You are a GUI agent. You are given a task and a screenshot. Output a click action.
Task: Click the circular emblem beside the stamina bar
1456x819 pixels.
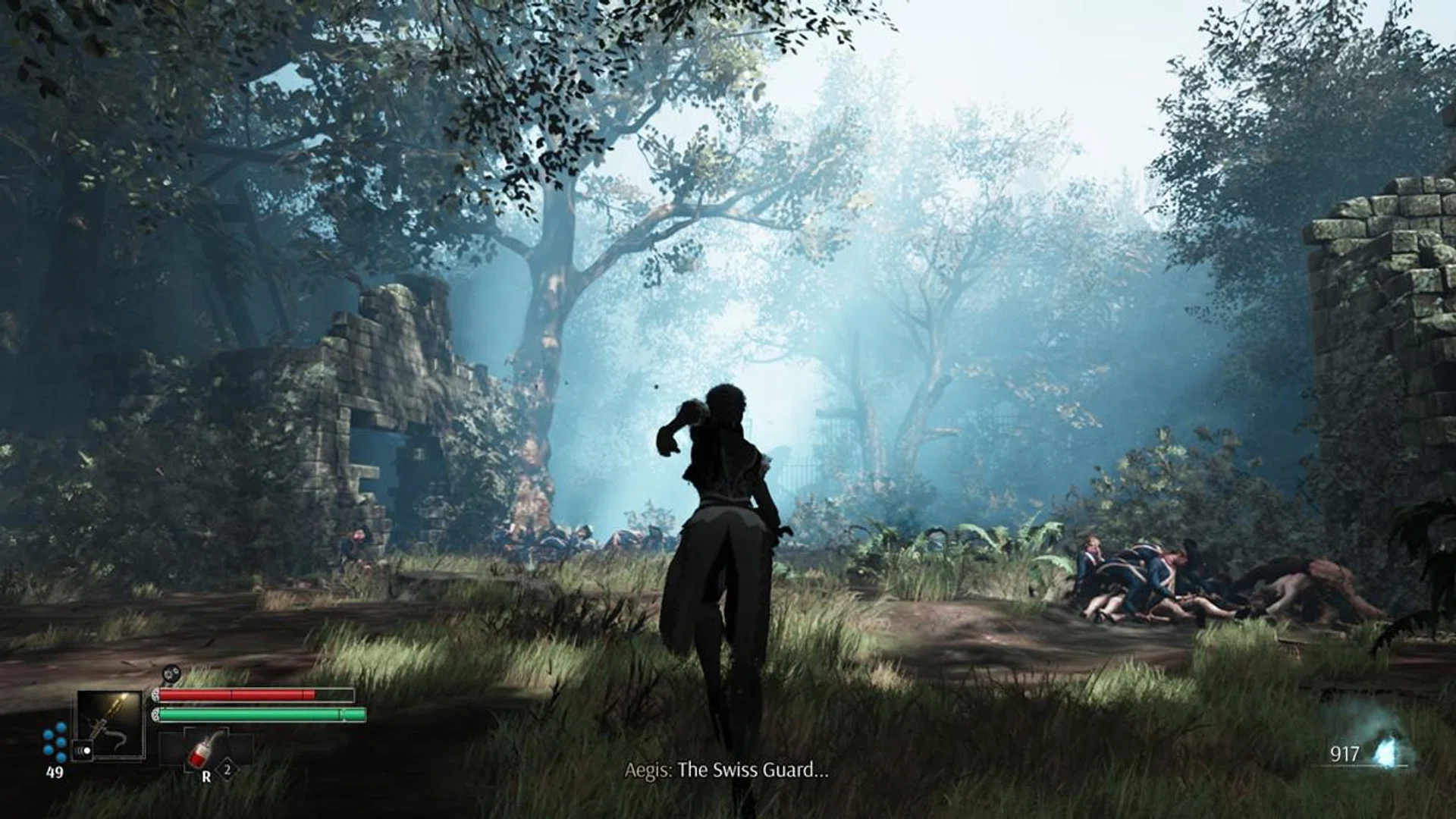click(x=155, y=713)
